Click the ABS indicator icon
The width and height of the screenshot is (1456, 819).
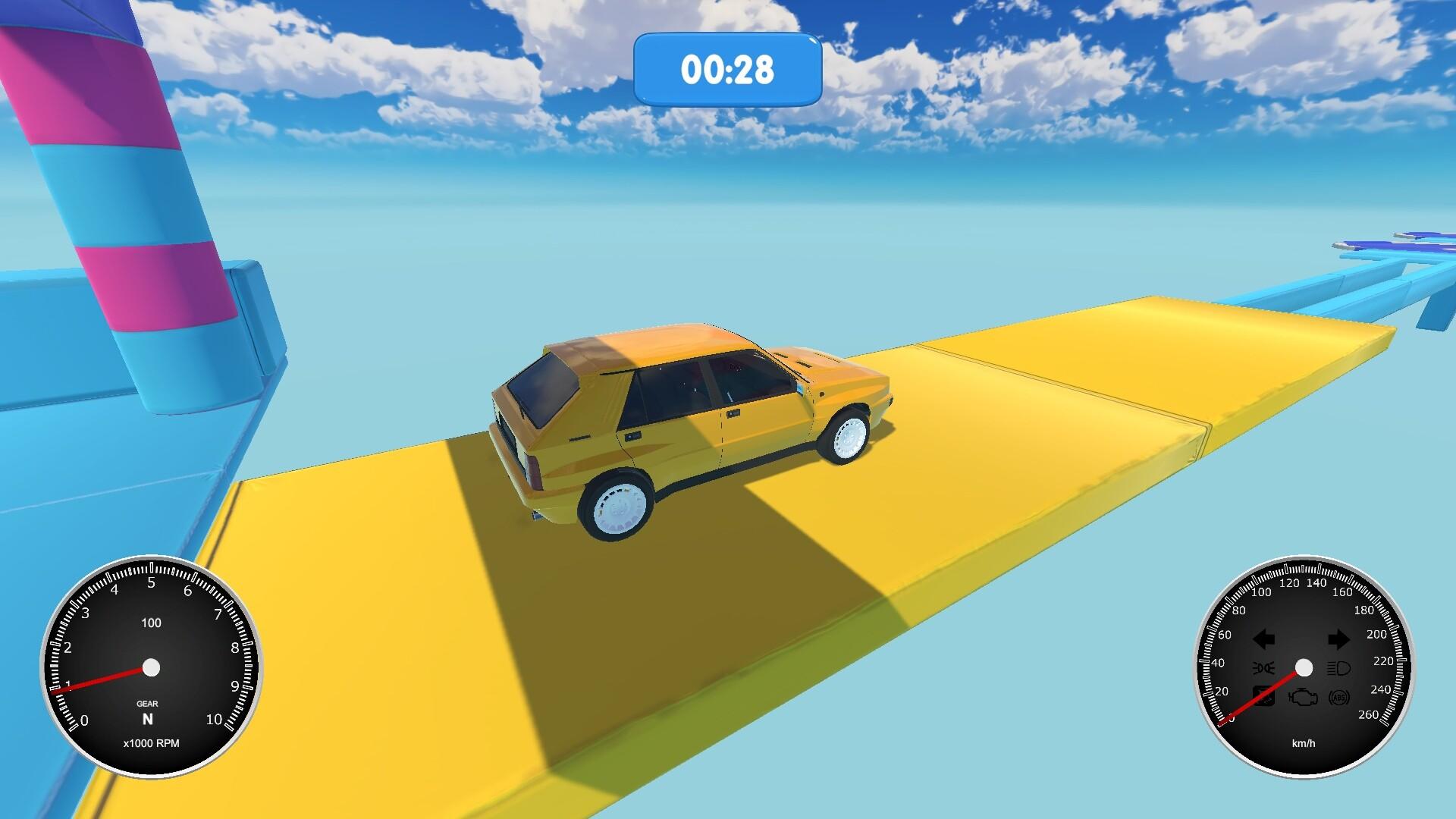1338,698
